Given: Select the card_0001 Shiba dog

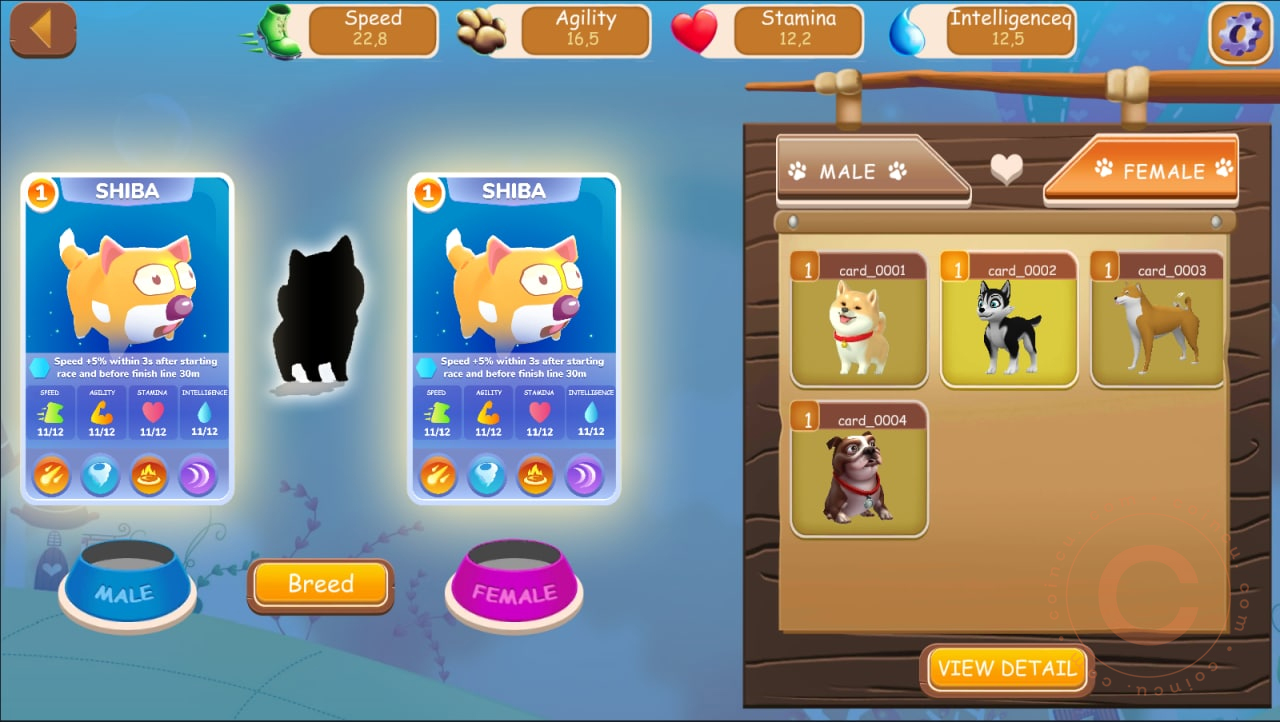Looking at the screenshot, I should (x=859, y=320).
